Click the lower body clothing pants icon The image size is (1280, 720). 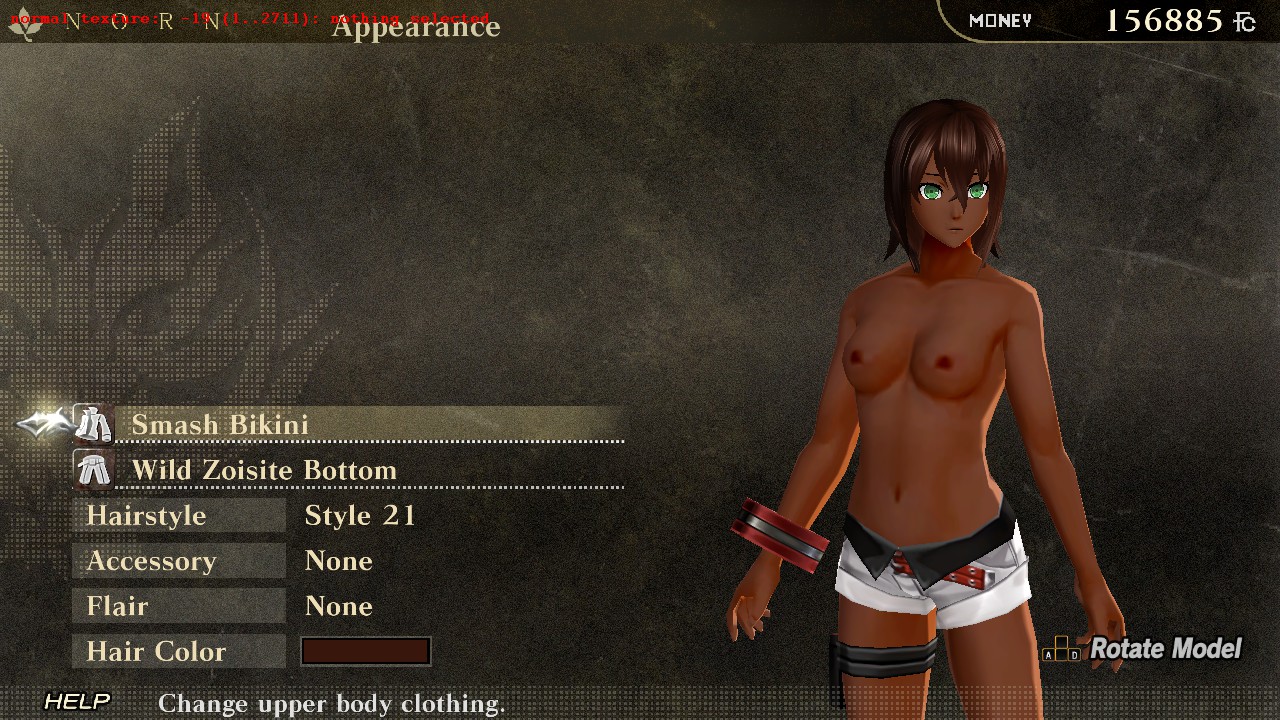(x=94, y=470)
